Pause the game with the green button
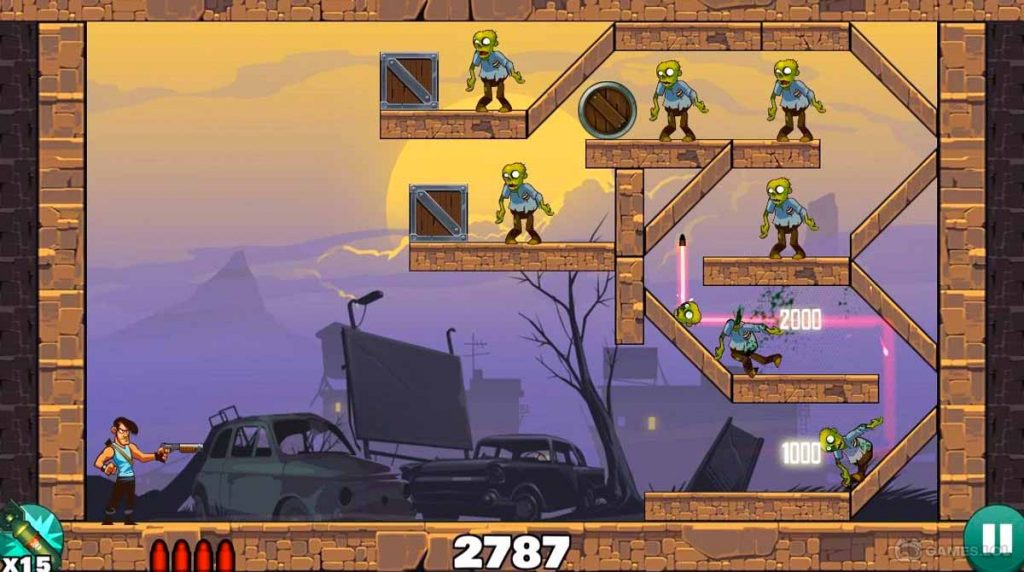The image size is (1024, 572). click(996, 541)
